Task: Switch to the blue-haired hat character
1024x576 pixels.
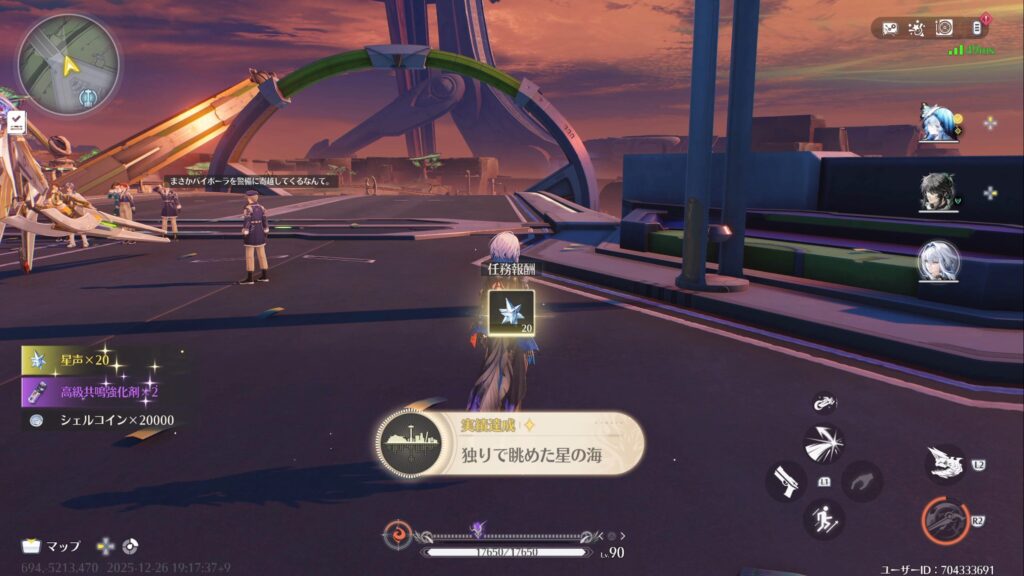Action: [x=939, y=123]
